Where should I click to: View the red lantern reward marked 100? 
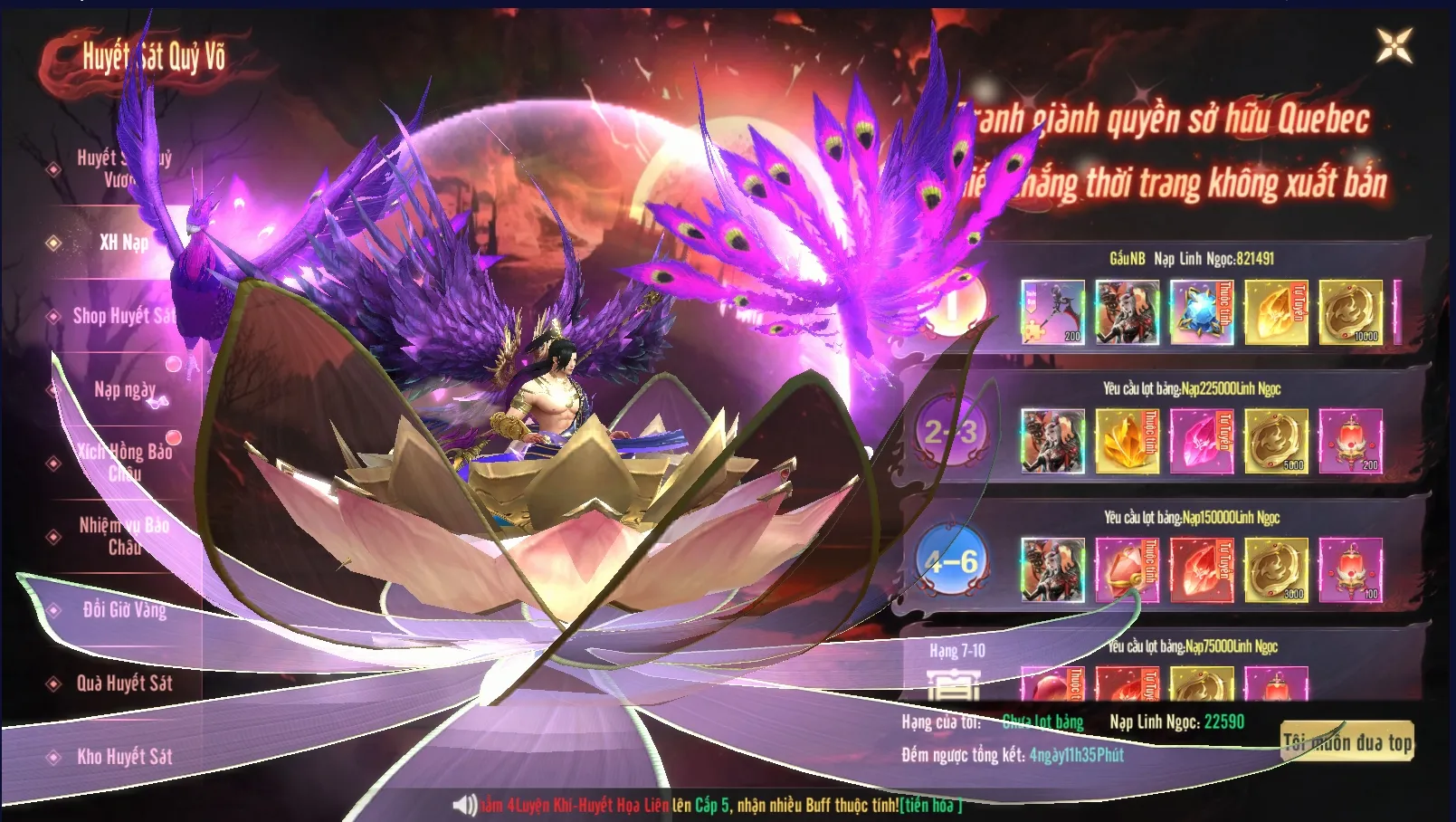tap(1350, 569)
